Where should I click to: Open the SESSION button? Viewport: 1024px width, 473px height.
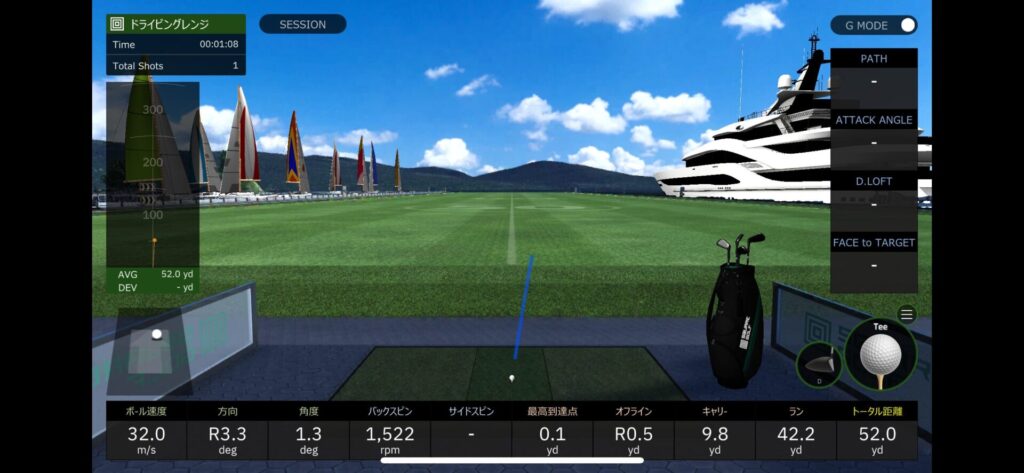(302, 24)
